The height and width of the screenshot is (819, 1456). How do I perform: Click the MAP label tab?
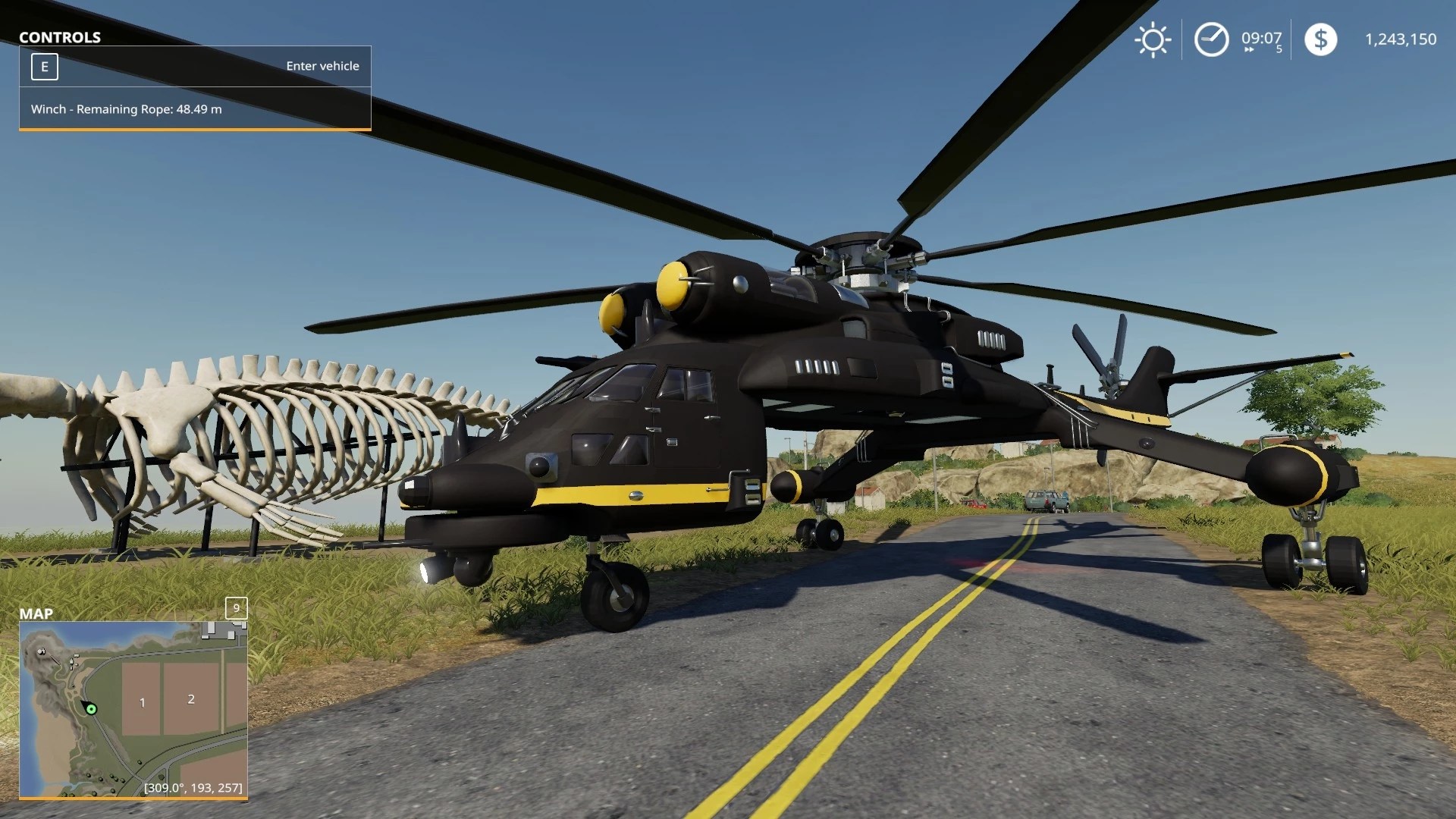pos(37,615)
